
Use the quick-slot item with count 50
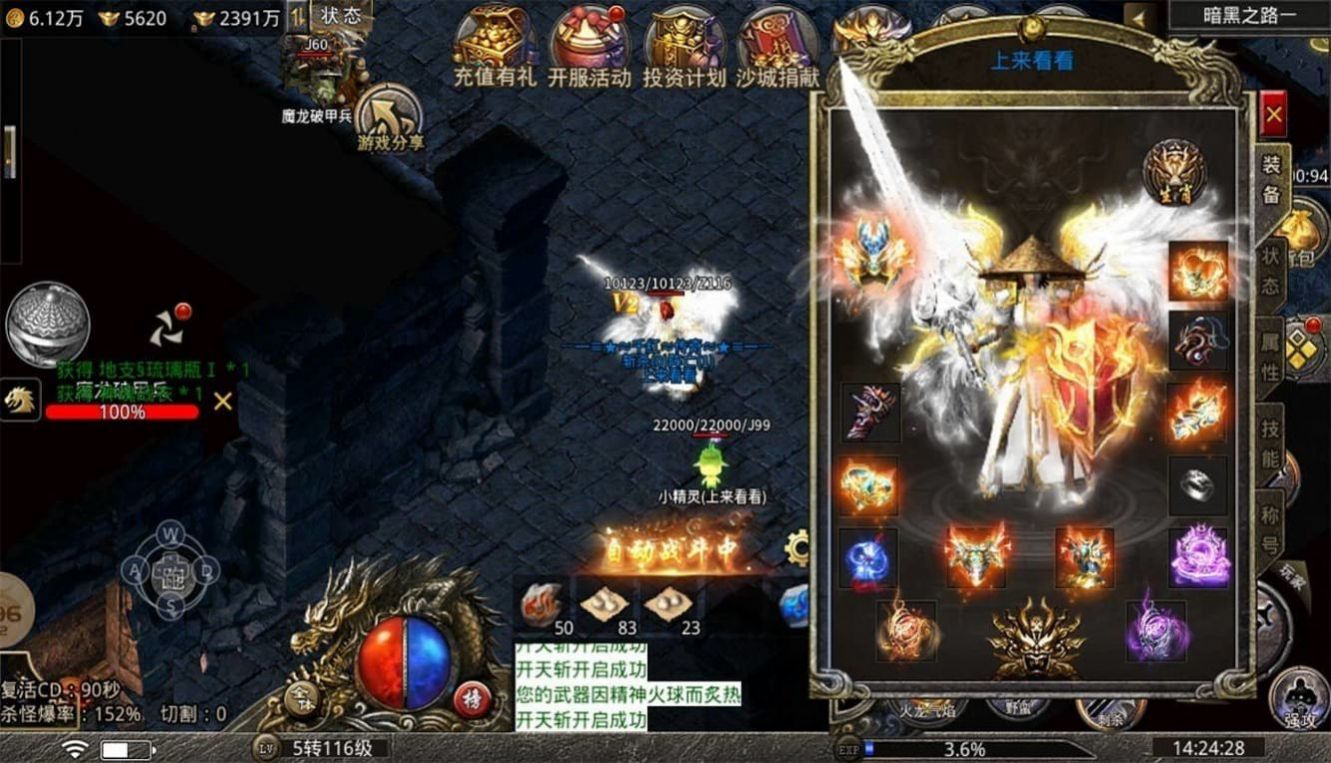tap(545, 605)
